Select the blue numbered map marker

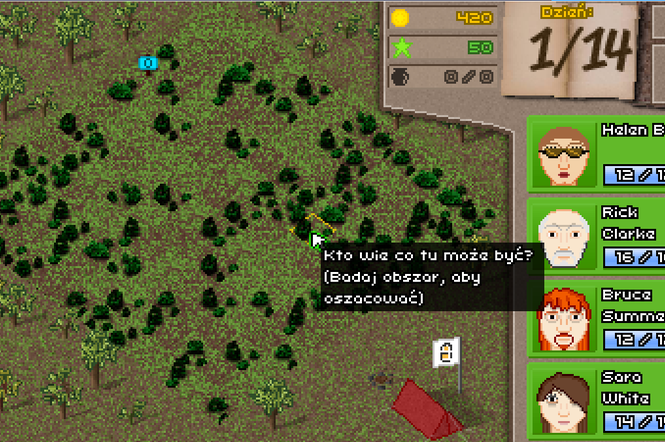[148, 64]
